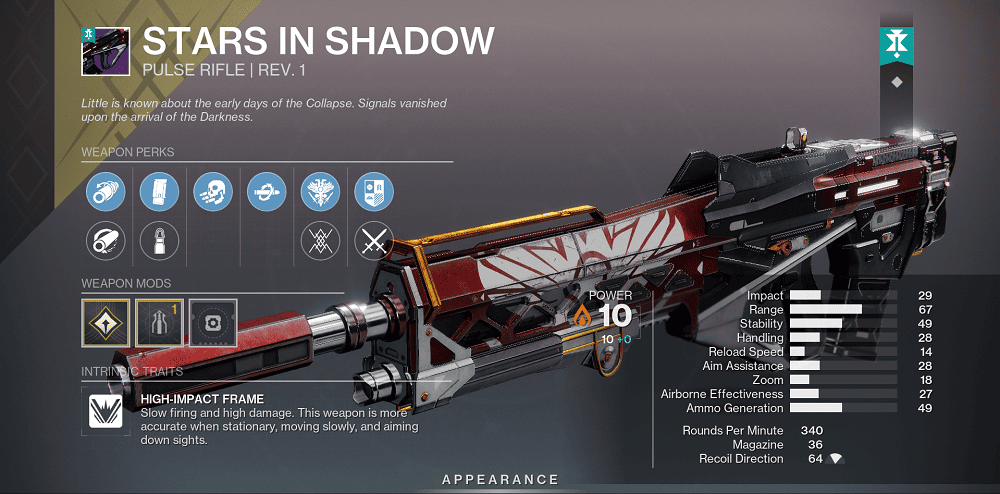The height and width of the screenshot is (494, 1000).
Task: Select the blue shield crest perk
Action: [375, 190]
